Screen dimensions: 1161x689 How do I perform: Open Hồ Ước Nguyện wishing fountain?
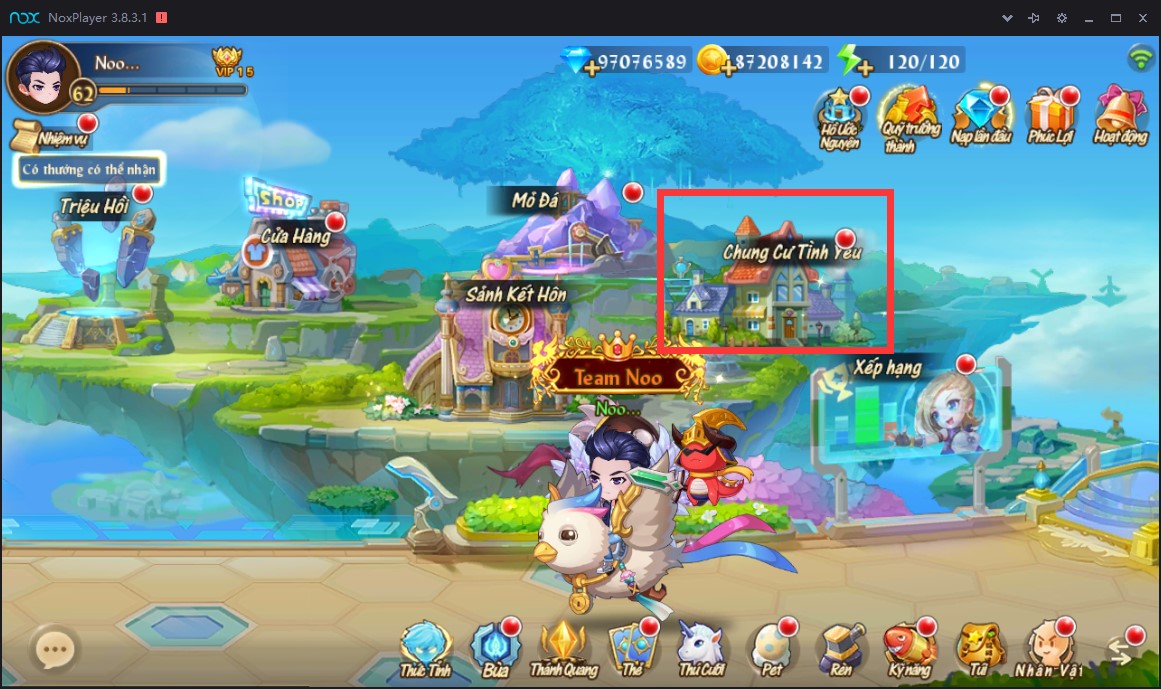840,115
